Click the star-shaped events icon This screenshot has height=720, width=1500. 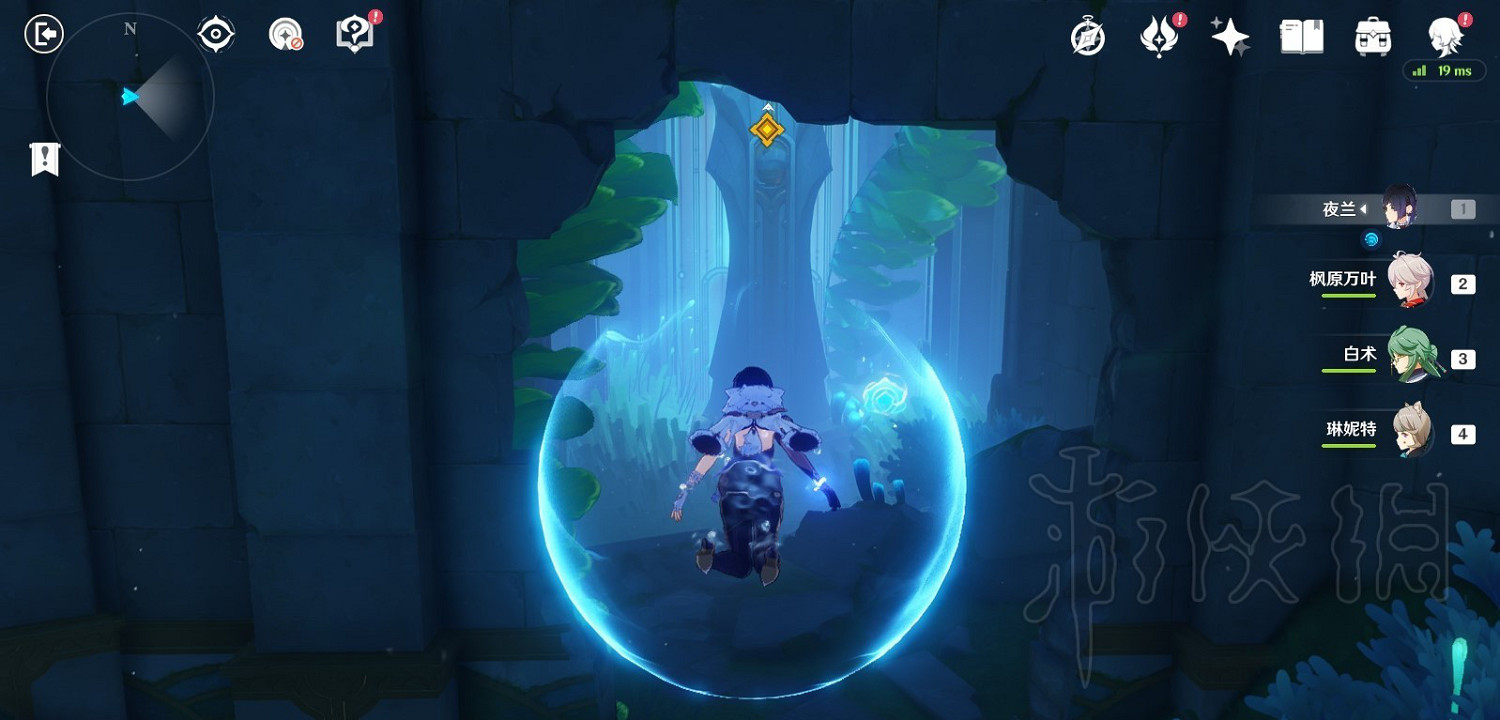[x=1230, y=36]
